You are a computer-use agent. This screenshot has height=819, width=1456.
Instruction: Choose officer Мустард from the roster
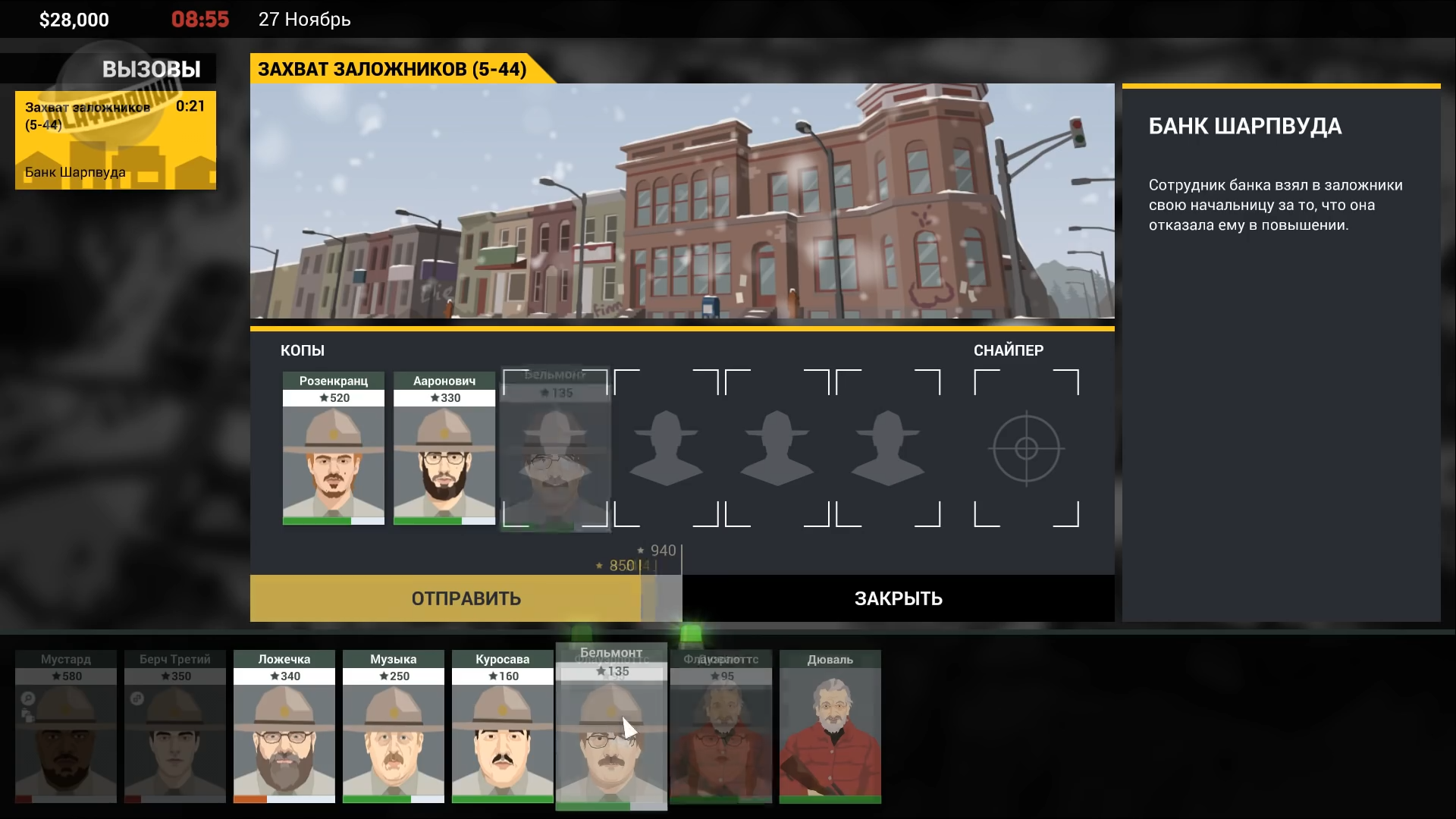coord(66,726)
